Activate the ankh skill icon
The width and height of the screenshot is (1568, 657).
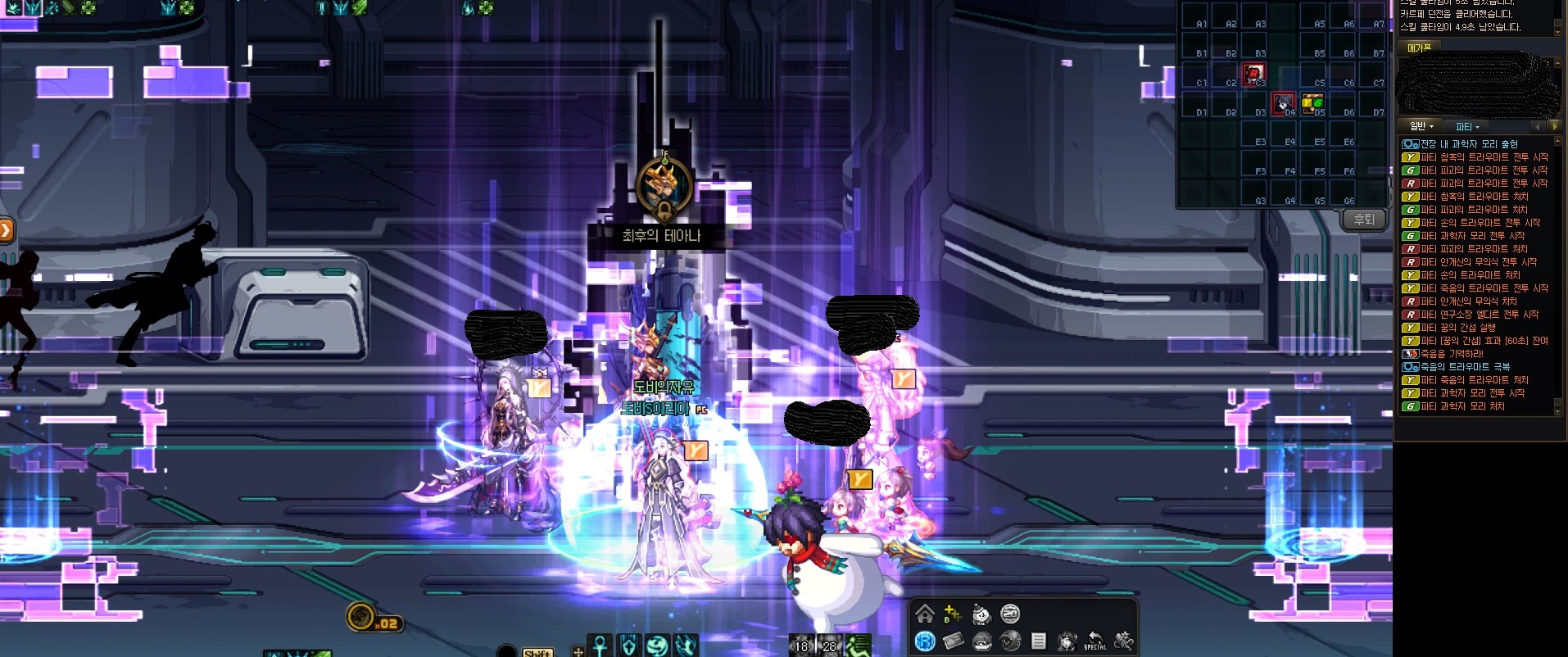pos(601,646)
